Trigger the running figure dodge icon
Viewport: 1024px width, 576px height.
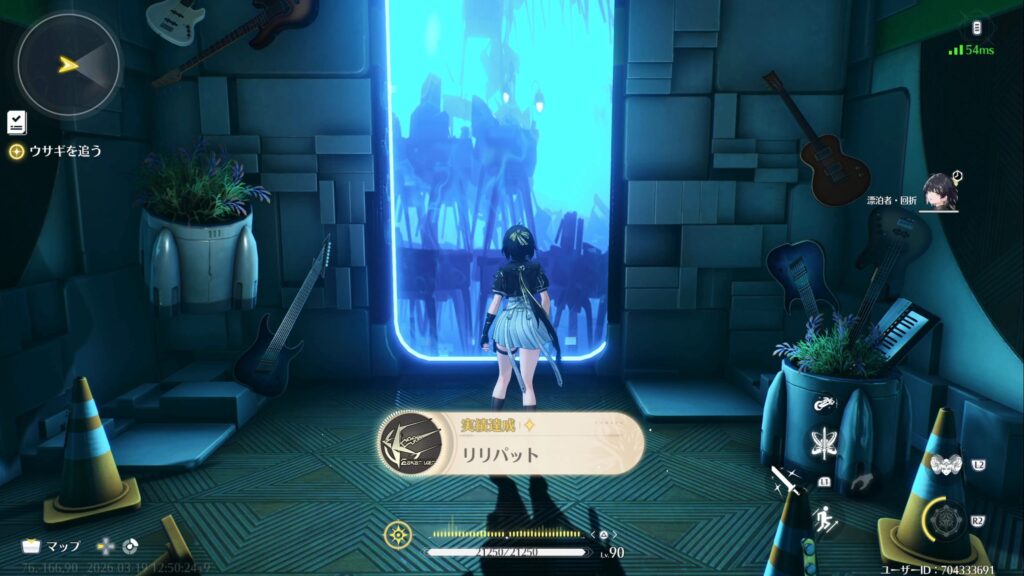(826, 519)
